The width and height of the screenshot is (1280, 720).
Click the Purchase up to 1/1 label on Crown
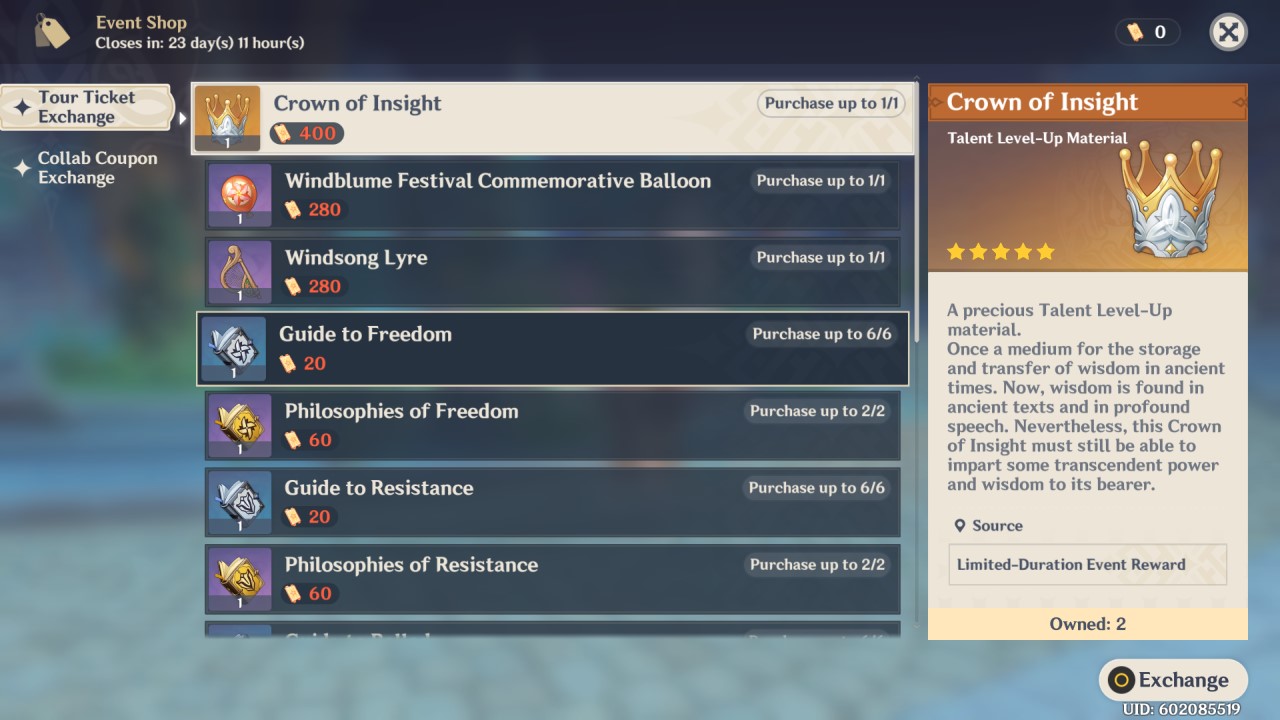coord(830,103)
